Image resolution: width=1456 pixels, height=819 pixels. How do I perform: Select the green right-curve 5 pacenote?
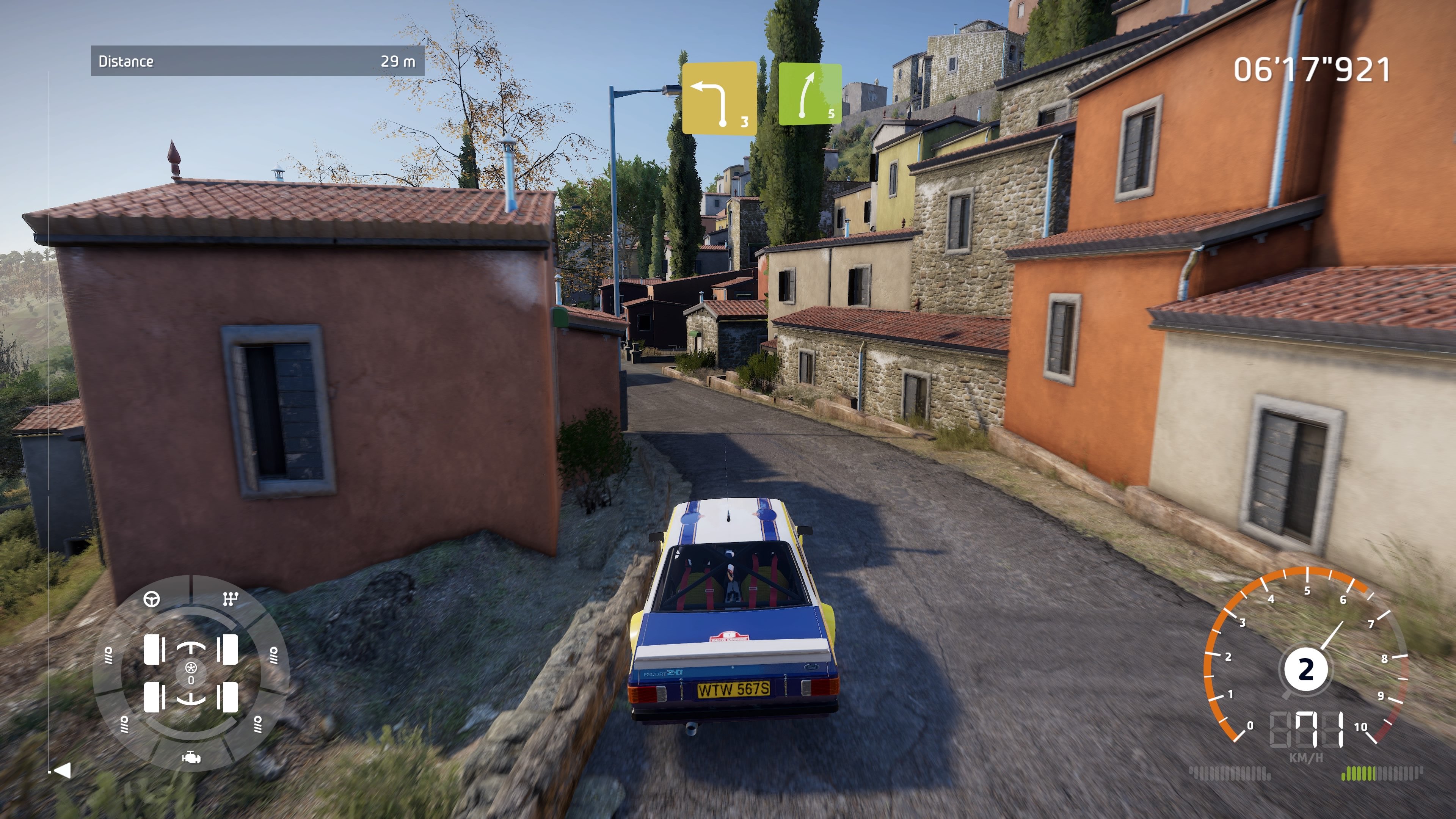coord(810,94)
